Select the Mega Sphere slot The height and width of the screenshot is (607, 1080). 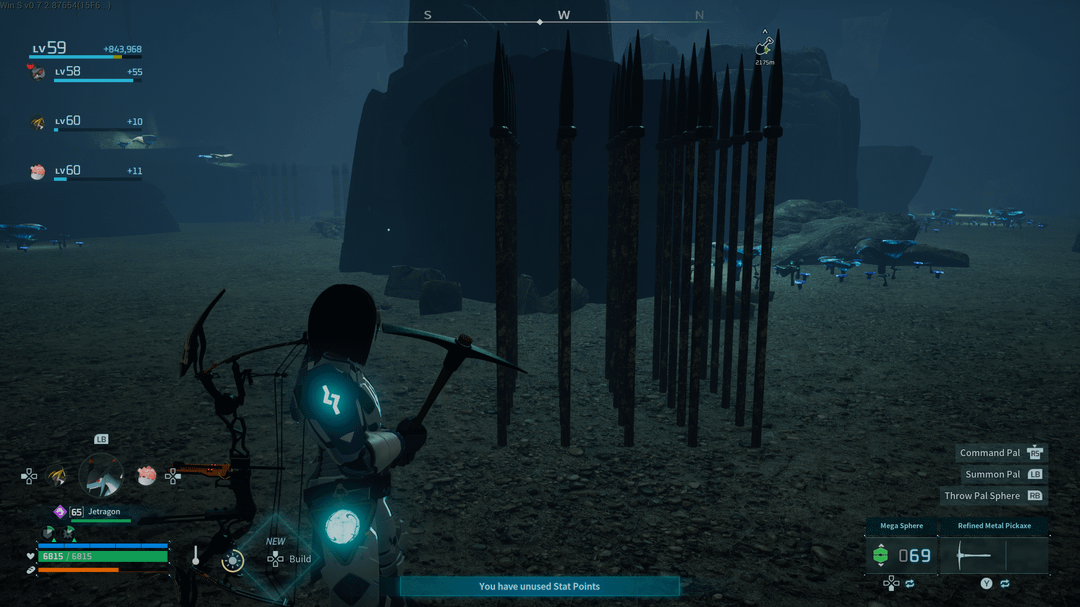902,555
